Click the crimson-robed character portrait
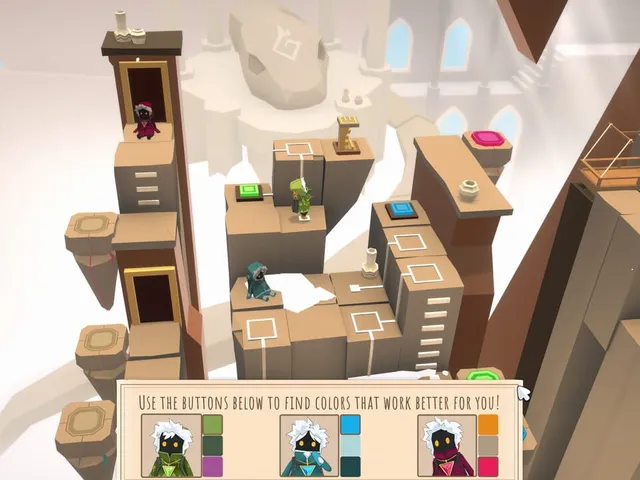This screenshot has width=640, height=480. pos(447,446)
